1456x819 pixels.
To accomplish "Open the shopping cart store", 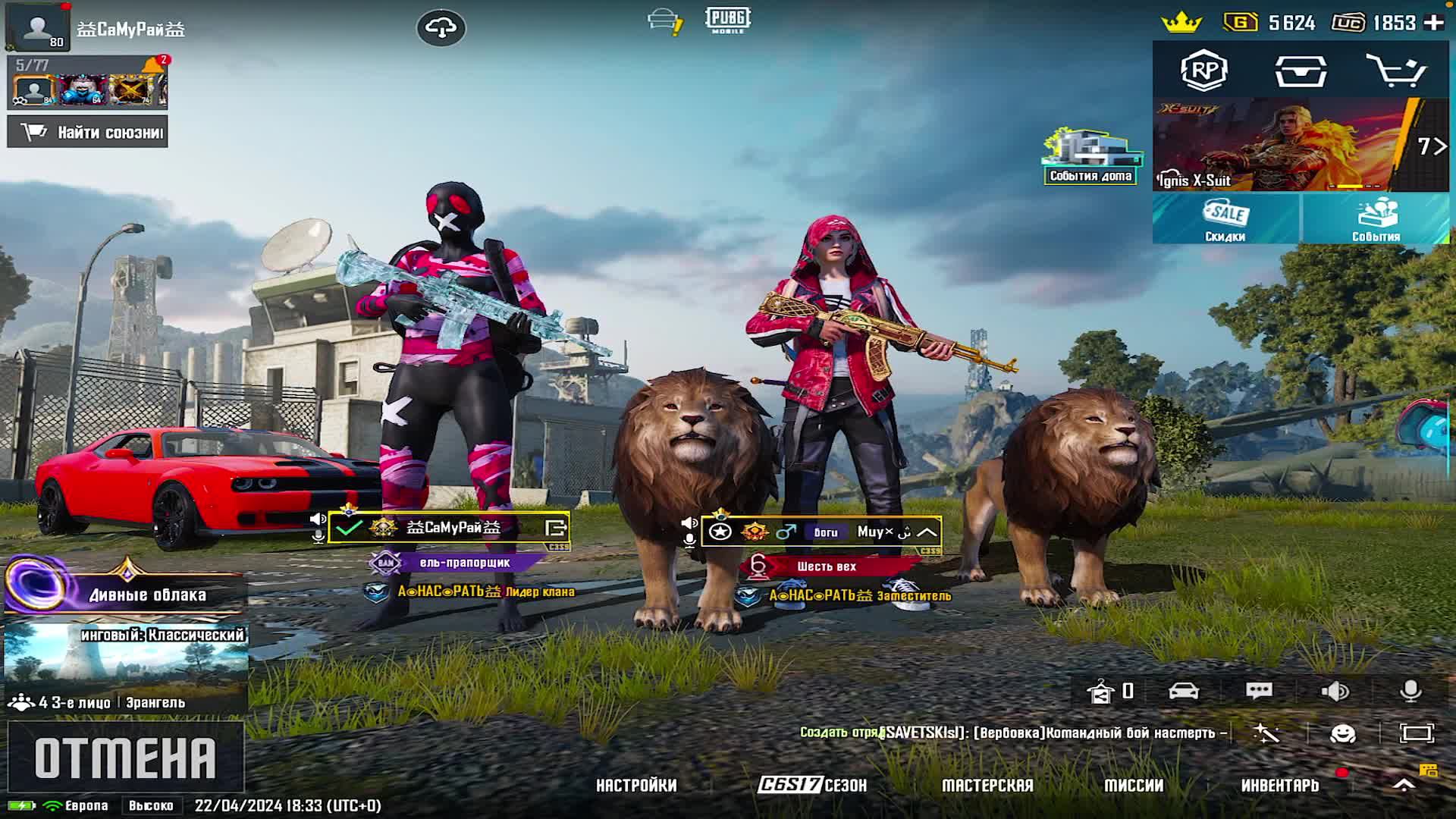I will tap(1395, 71).
